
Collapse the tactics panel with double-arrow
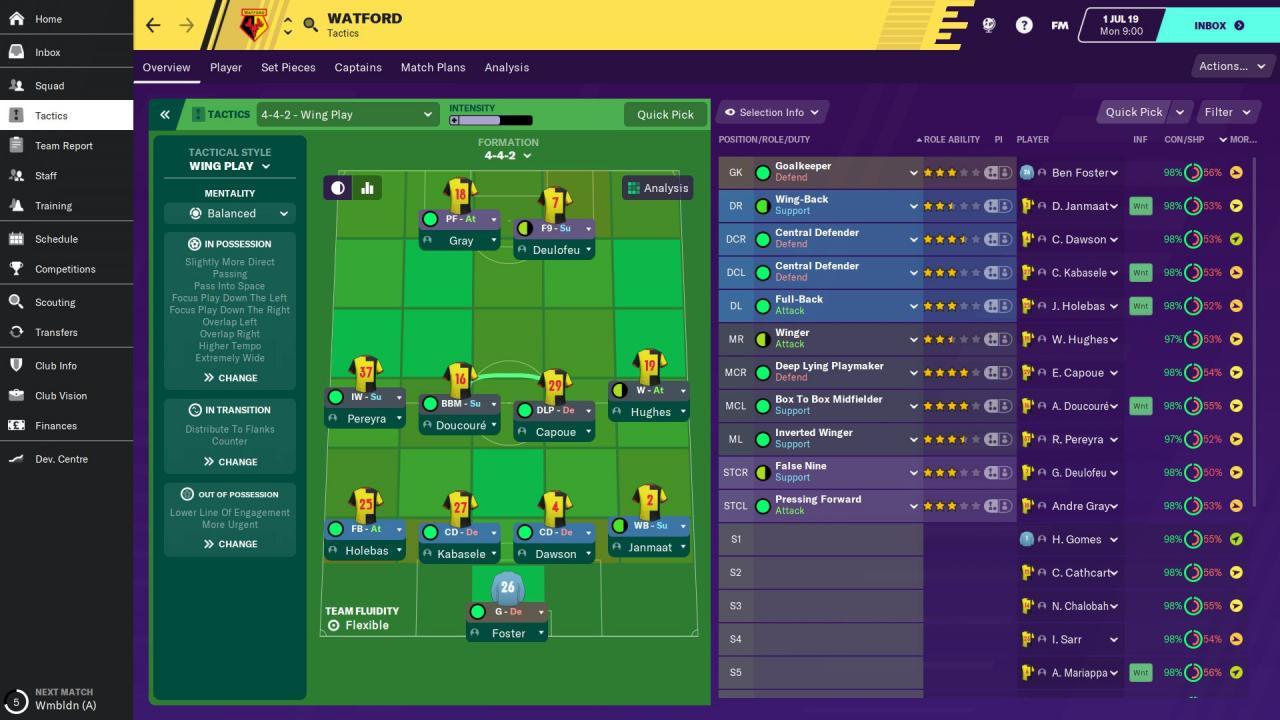(165, 114)
